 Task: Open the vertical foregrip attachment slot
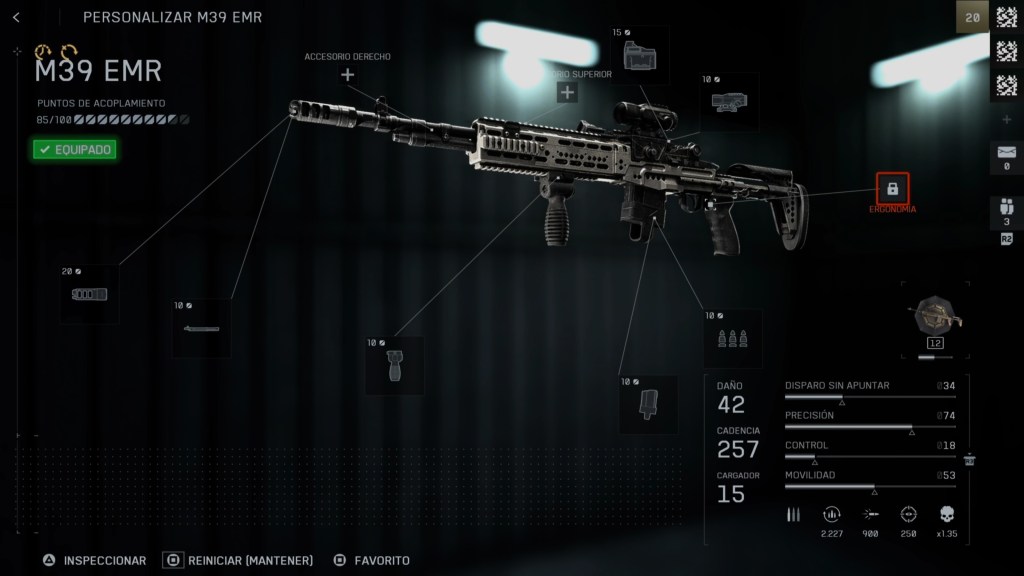click(393, 366)
